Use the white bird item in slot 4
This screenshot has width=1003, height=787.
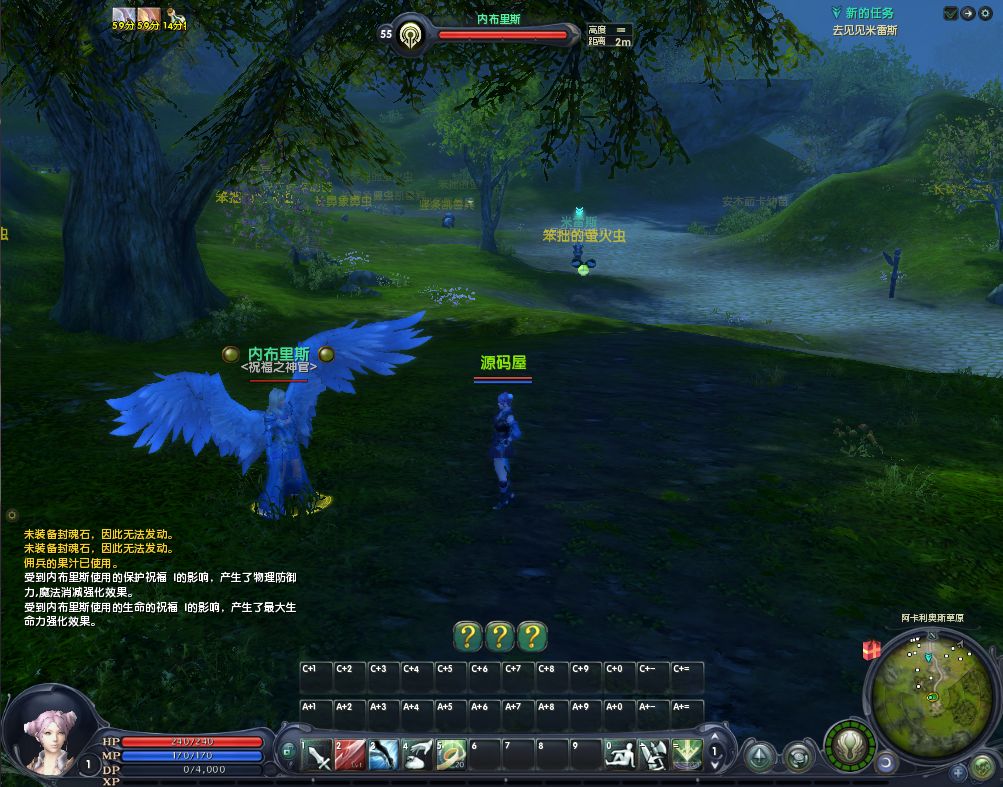(x=418, y=754)
